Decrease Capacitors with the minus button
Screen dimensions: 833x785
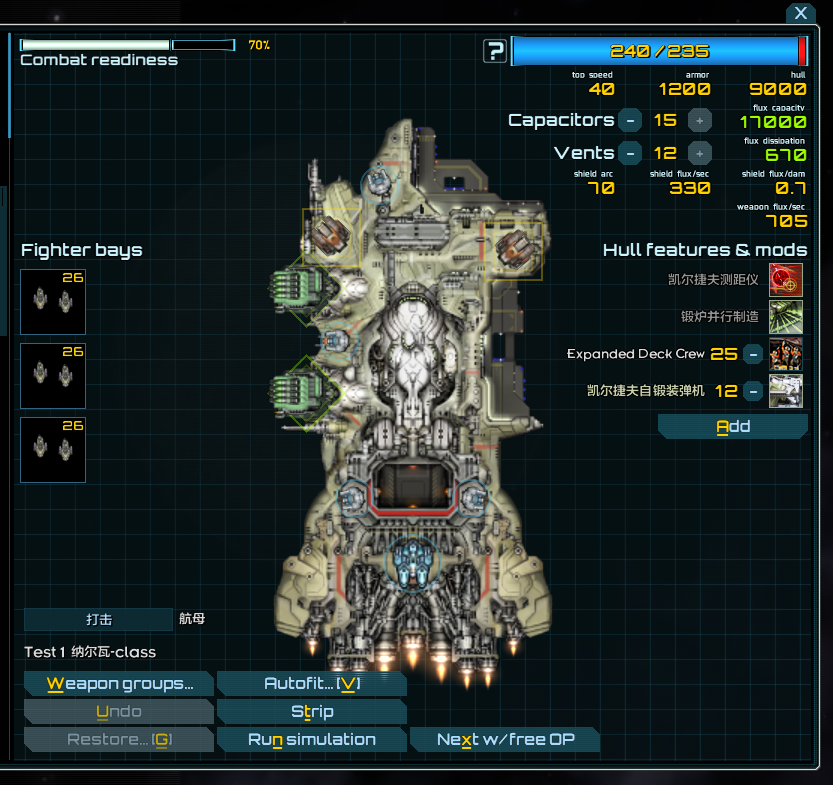(x=630, y=120)
